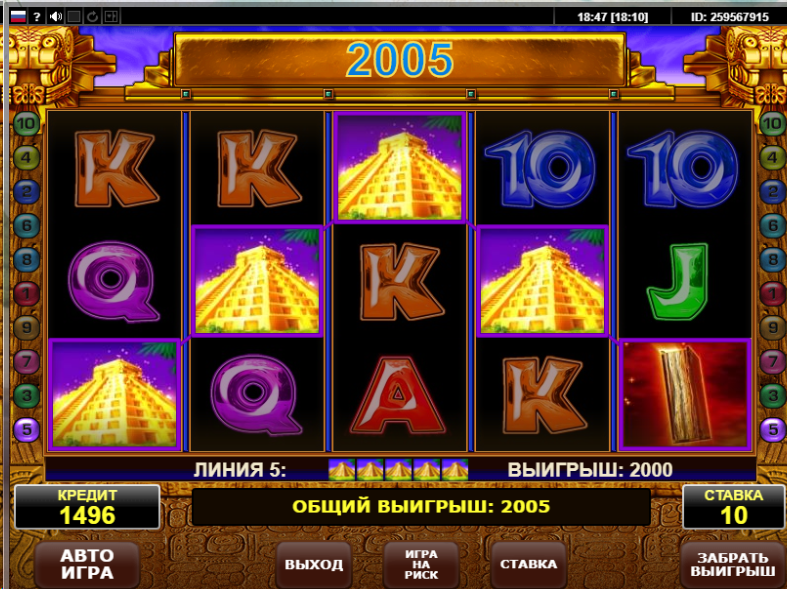Open help via the question mark icon
787x589 pixels.
tap(37, 16)
